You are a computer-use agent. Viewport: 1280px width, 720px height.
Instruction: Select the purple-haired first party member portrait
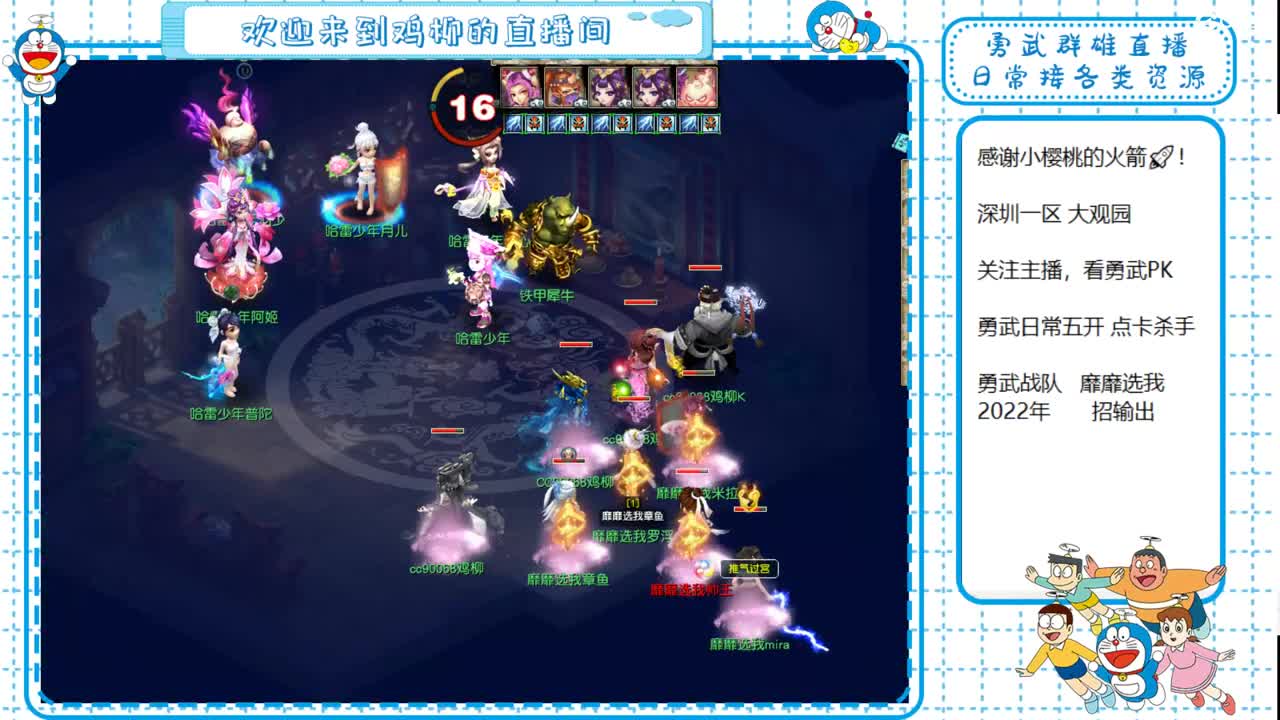point(520,92)
